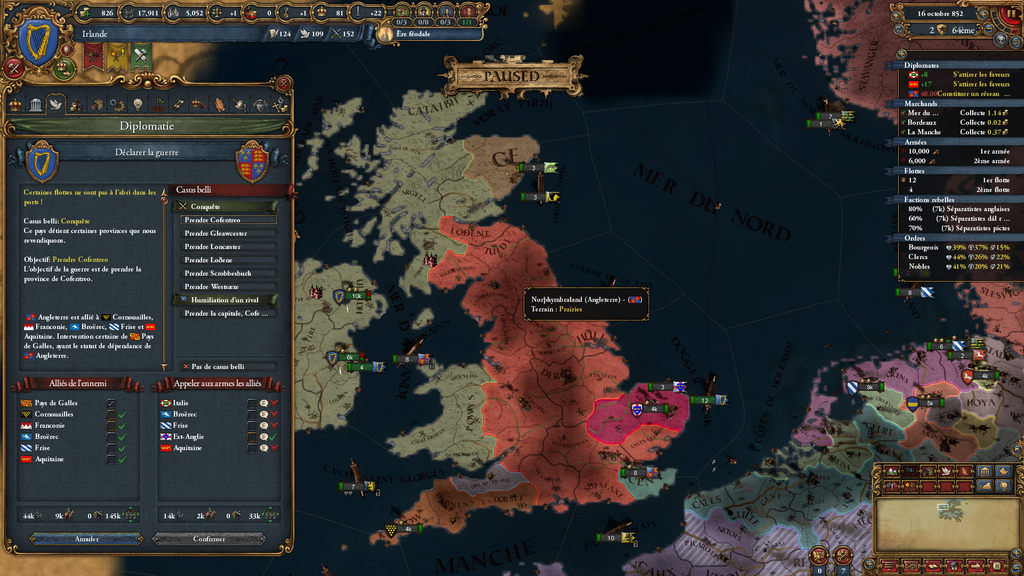
Task: Choose the Prendre Loncaster war goal
Action: (229, 246)
